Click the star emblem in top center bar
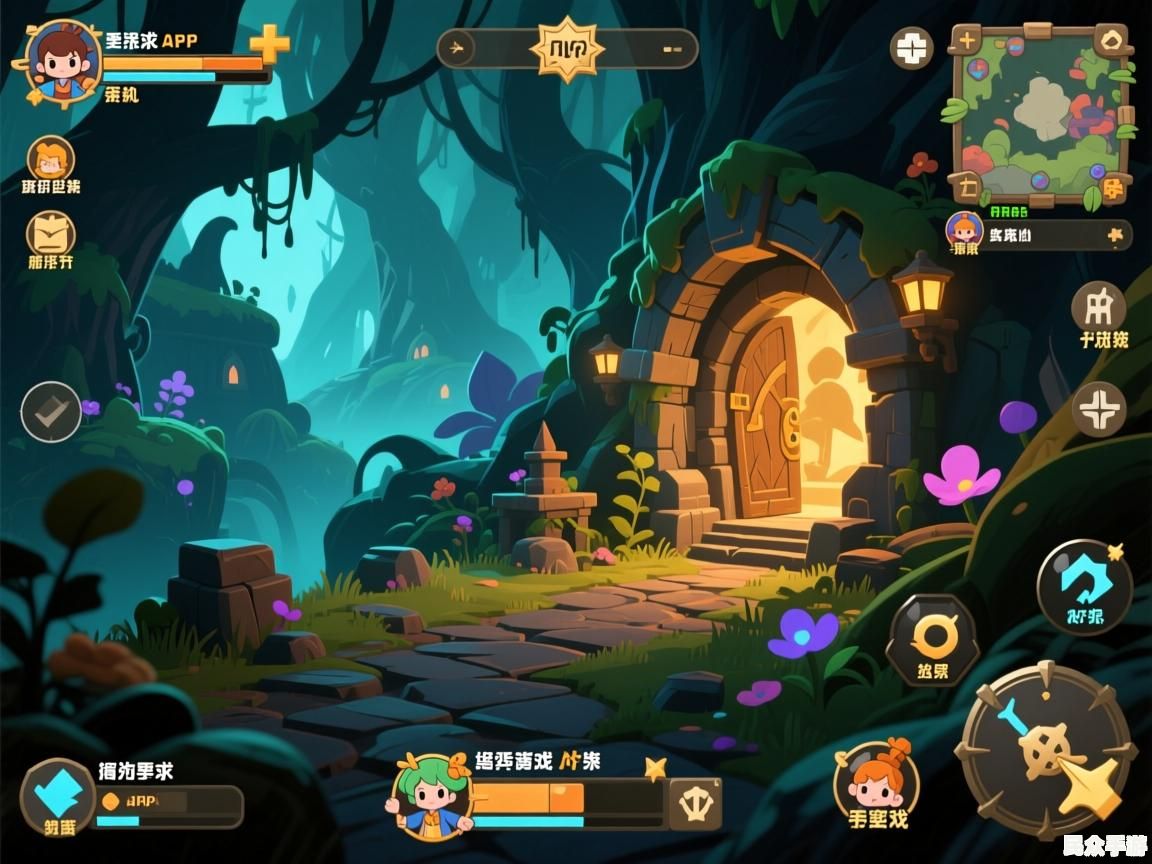Image resolution: width=1152 pixels, height=864 pixels. point(567,48)
